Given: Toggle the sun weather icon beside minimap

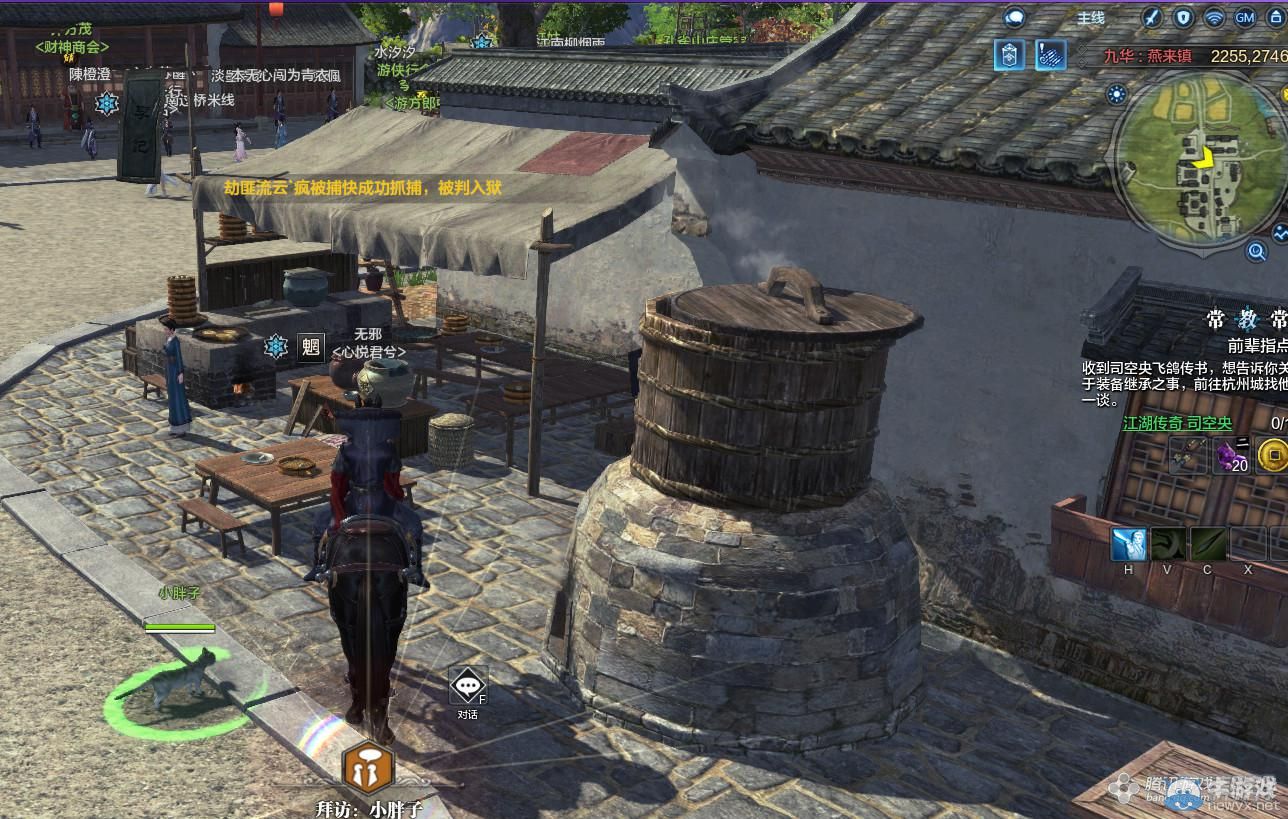Looking at the screenshot, I should 1116,95.
